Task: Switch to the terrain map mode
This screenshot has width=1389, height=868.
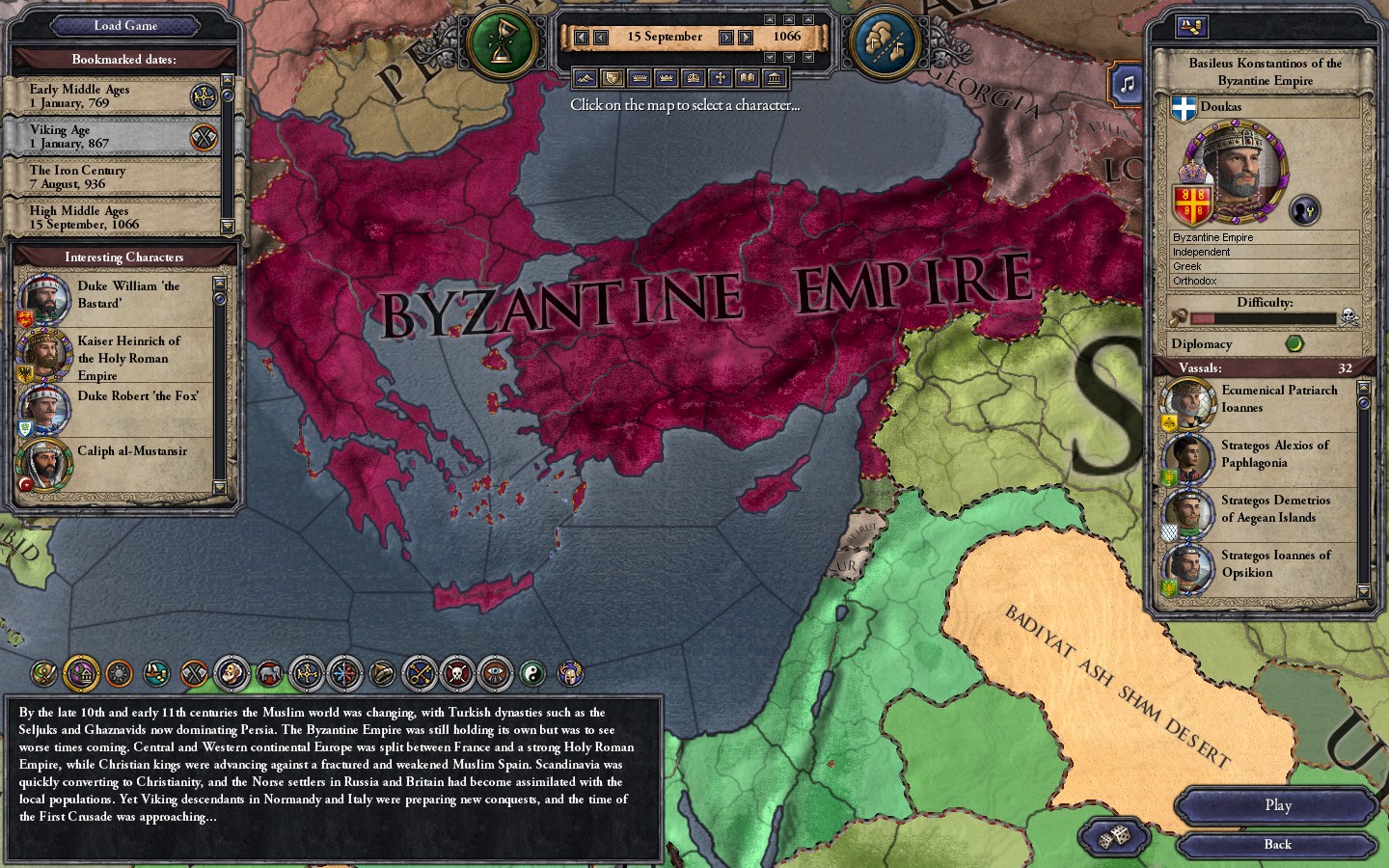Action: coord(586,78)
